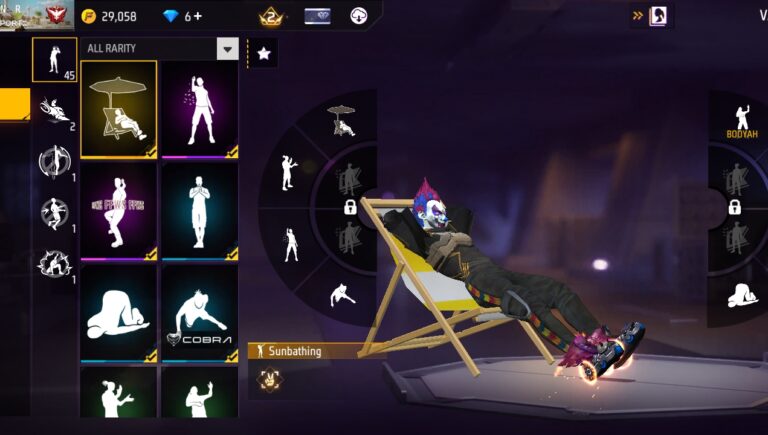Choose the COBRA emote tile
Screen dimensions: 768x435
[199, 312]
